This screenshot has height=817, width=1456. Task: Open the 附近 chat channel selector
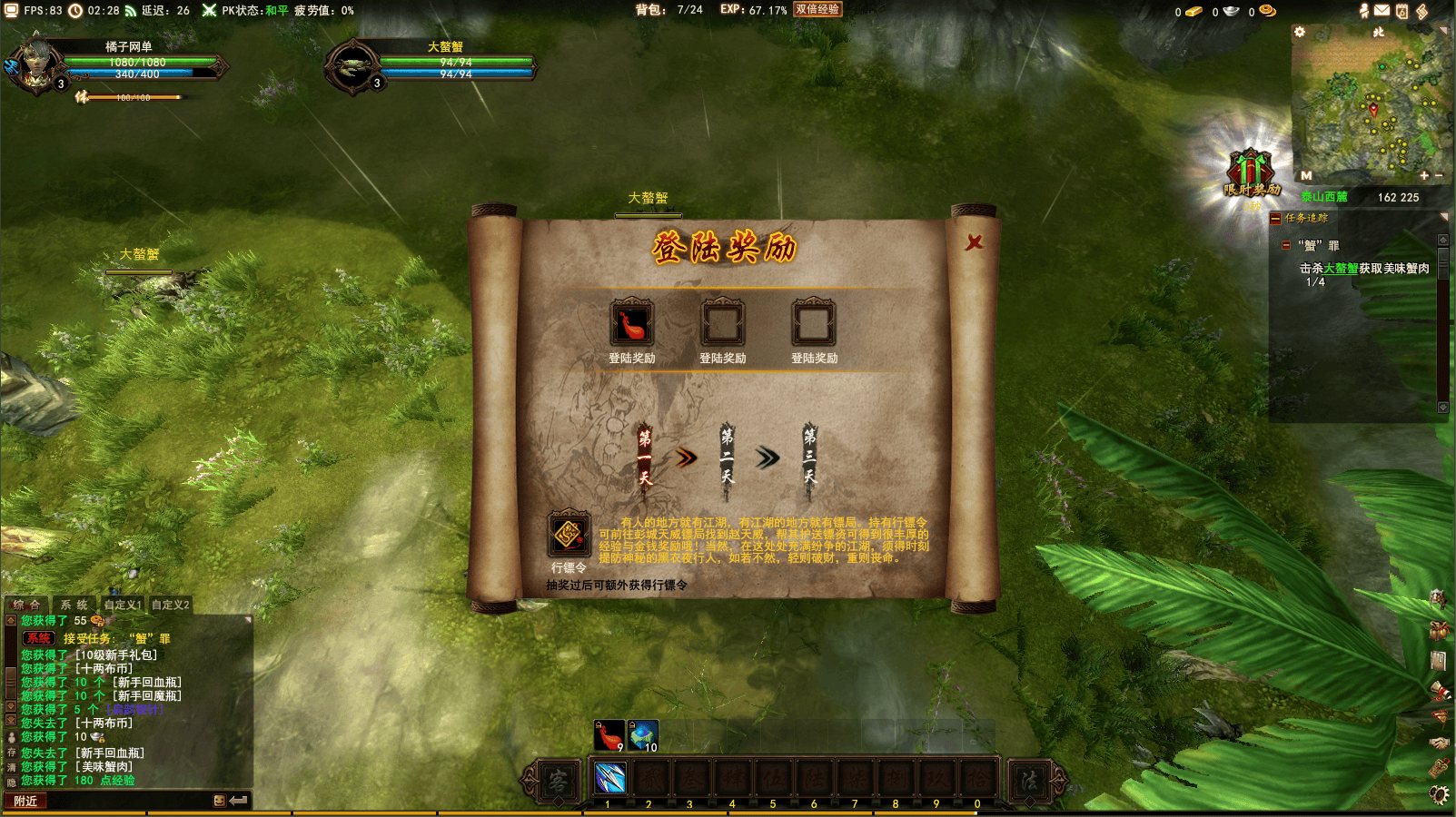[25, 801]
